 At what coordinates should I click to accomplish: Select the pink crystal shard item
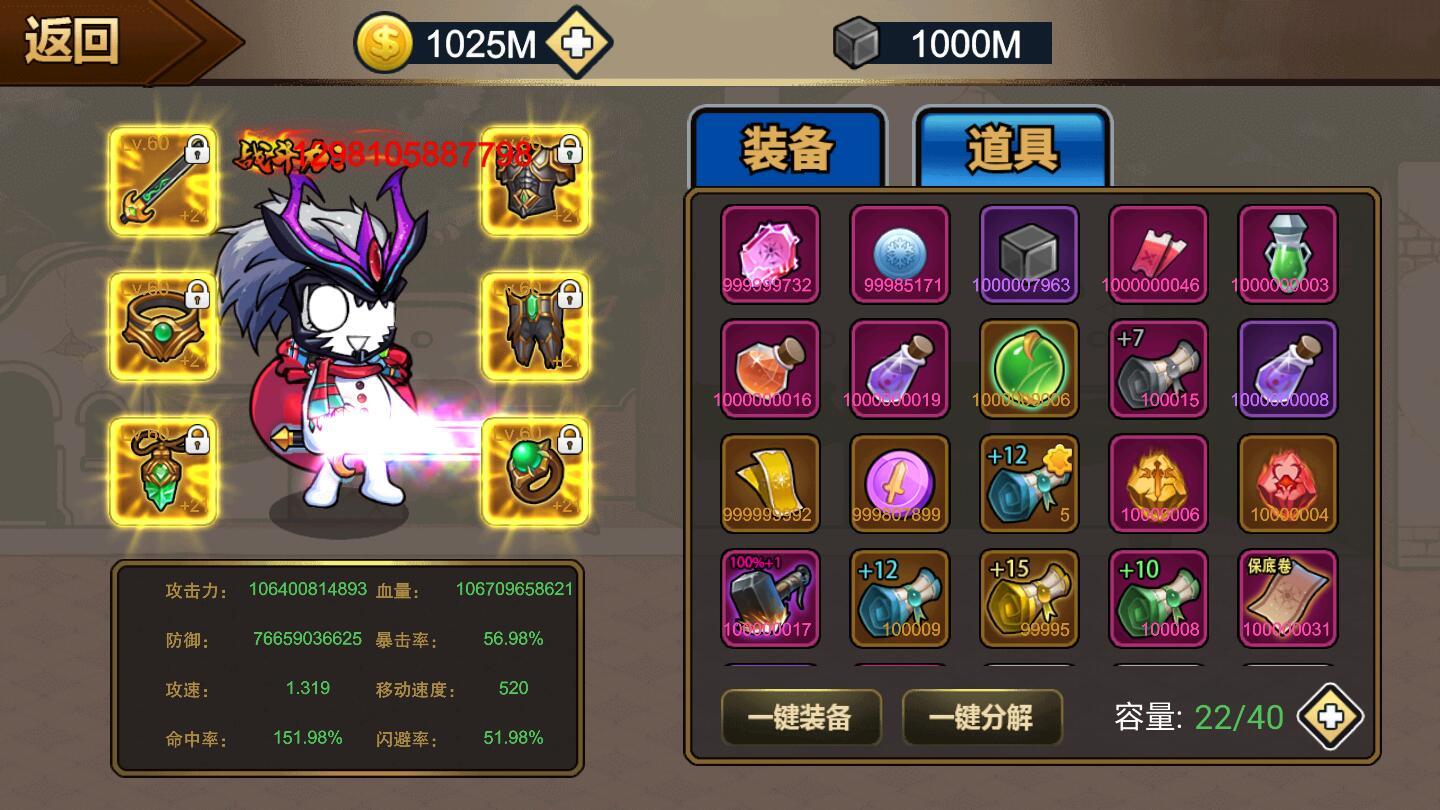click(770, 255)
